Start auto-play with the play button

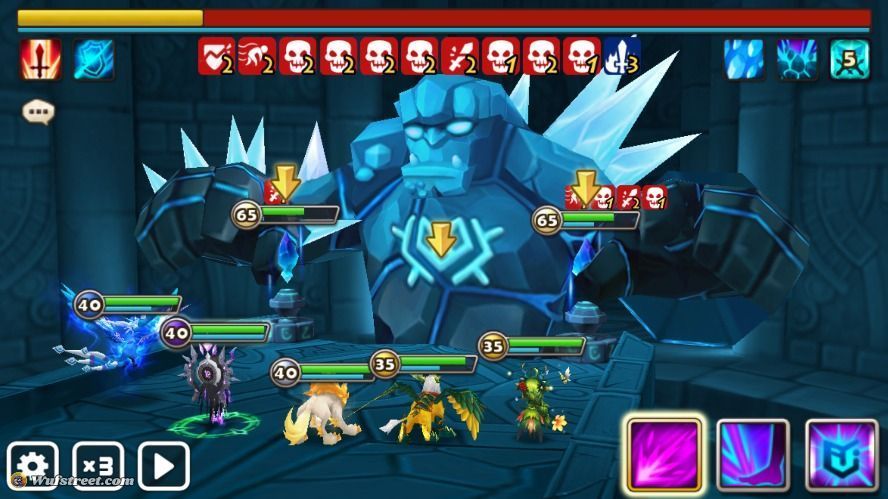pyautogui.click(x=164, y=465)
